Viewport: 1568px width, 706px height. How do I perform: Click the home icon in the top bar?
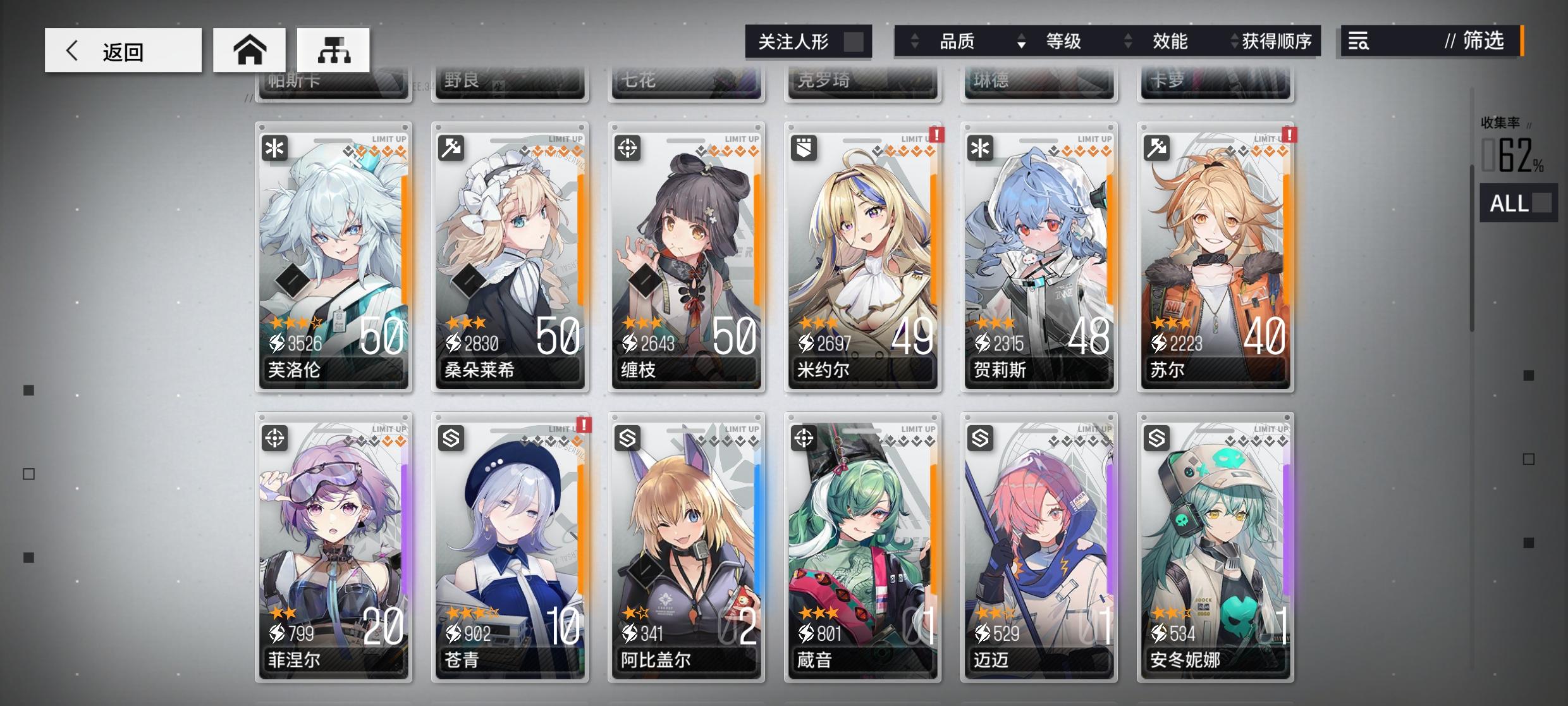pyautogui.click(x=249, y=50)
